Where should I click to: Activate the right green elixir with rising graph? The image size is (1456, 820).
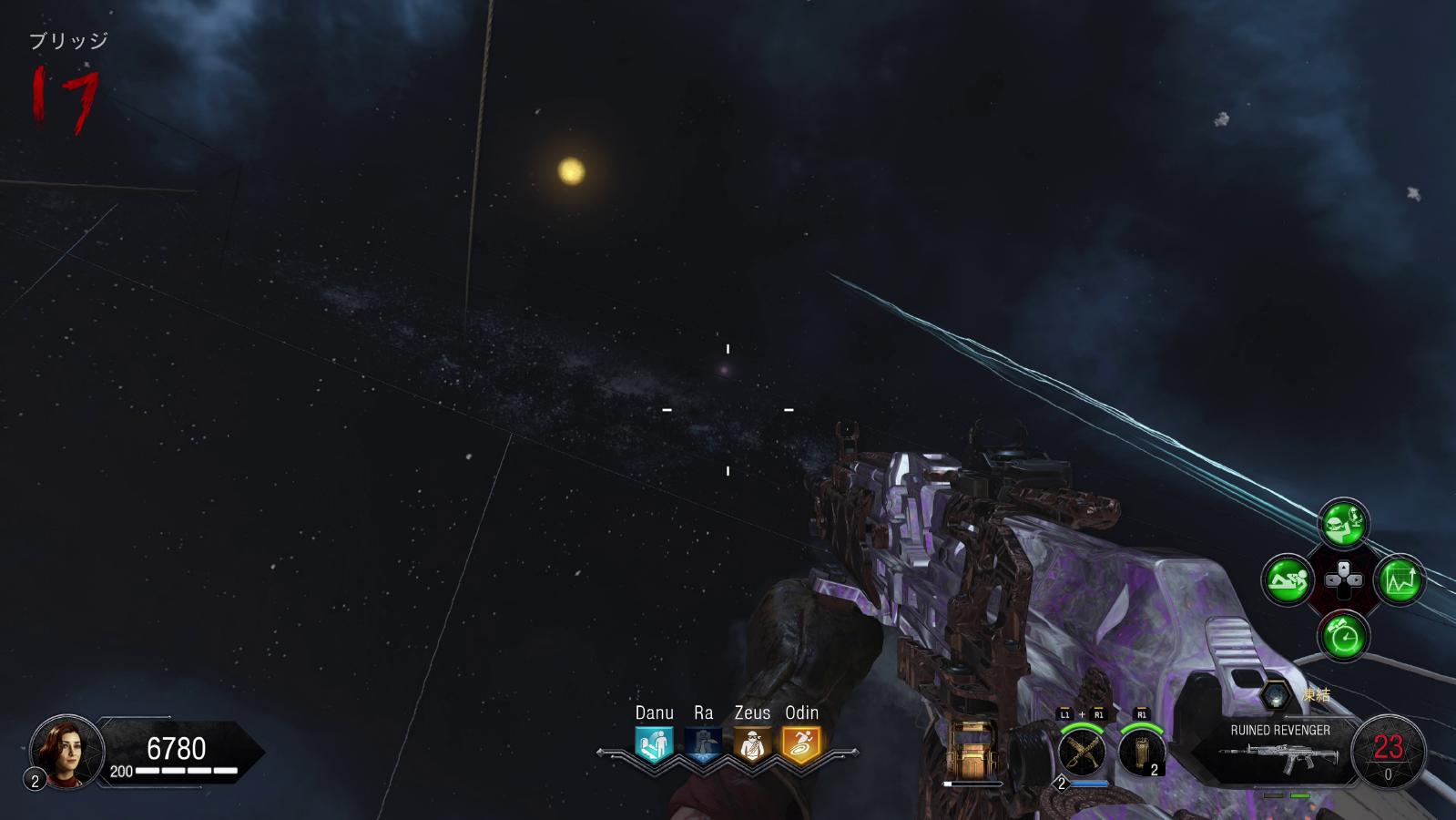(x=1400, y=579)
